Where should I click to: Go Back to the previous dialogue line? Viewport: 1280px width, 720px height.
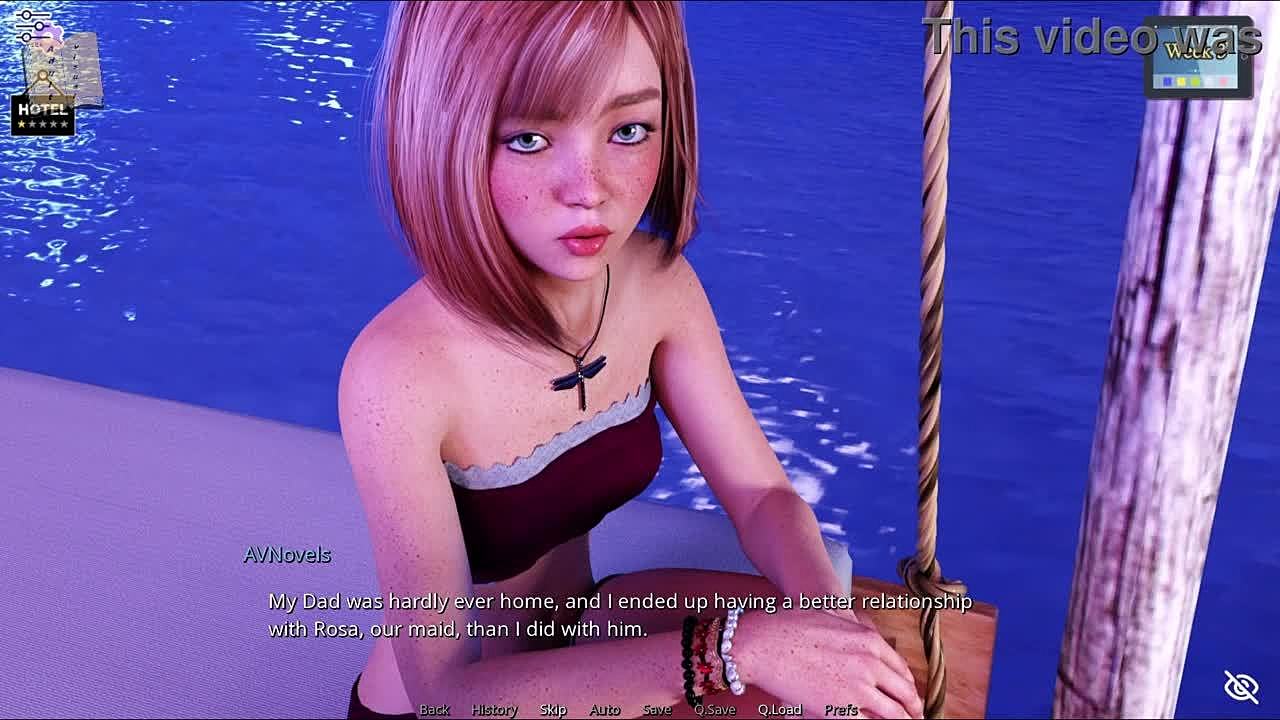434,709
